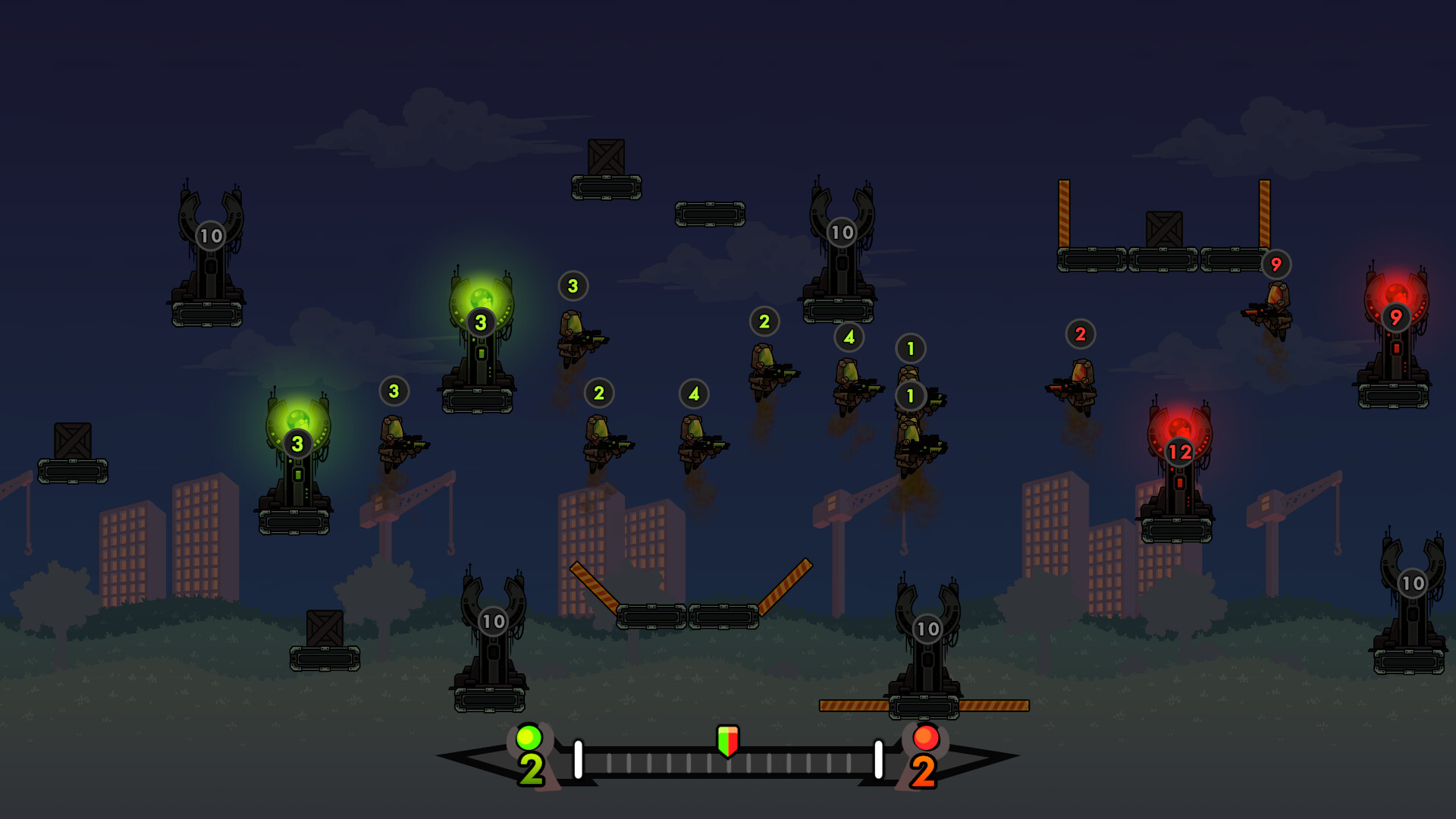Select the red tower showing 12
The height and width of the screenshot is (819, 1456).
point(1178,470)
